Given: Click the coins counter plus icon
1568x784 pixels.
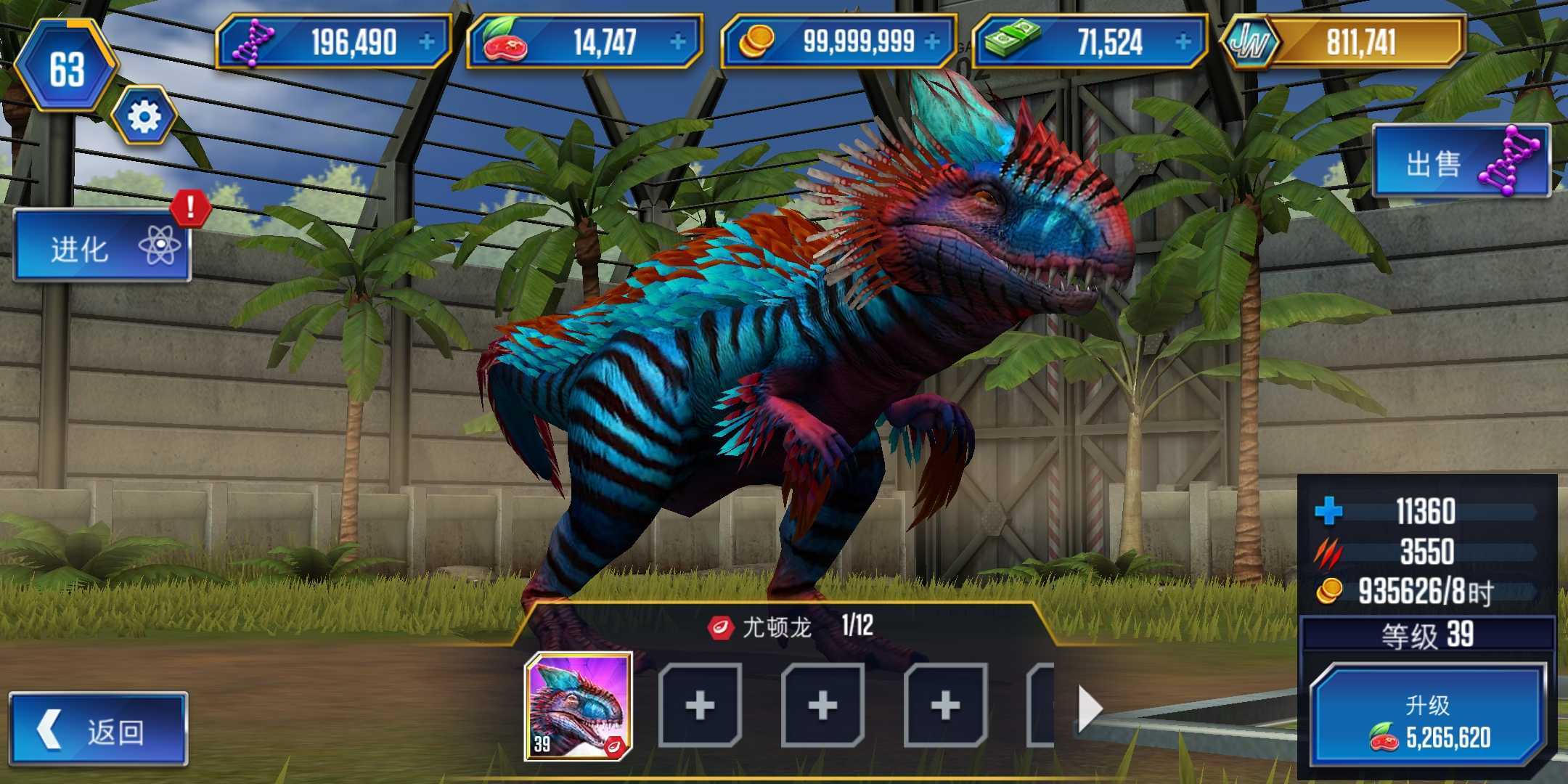Looking at the screenshot, I should coord(931,41).
